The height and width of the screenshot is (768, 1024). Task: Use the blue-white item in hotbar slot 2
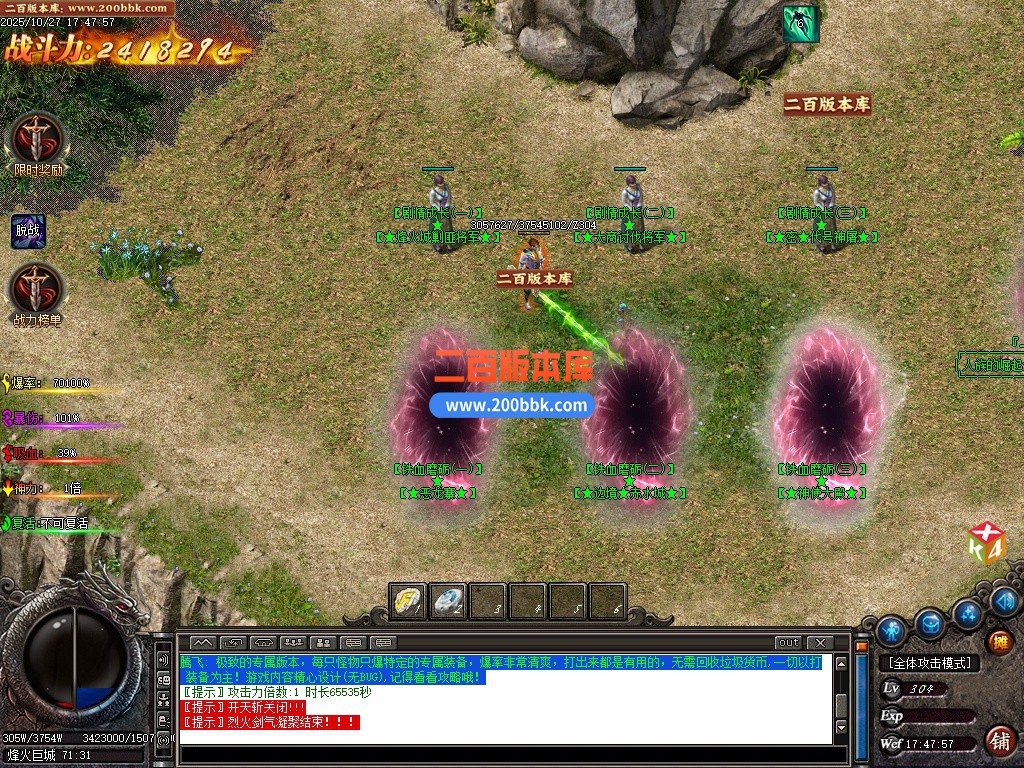448,601
